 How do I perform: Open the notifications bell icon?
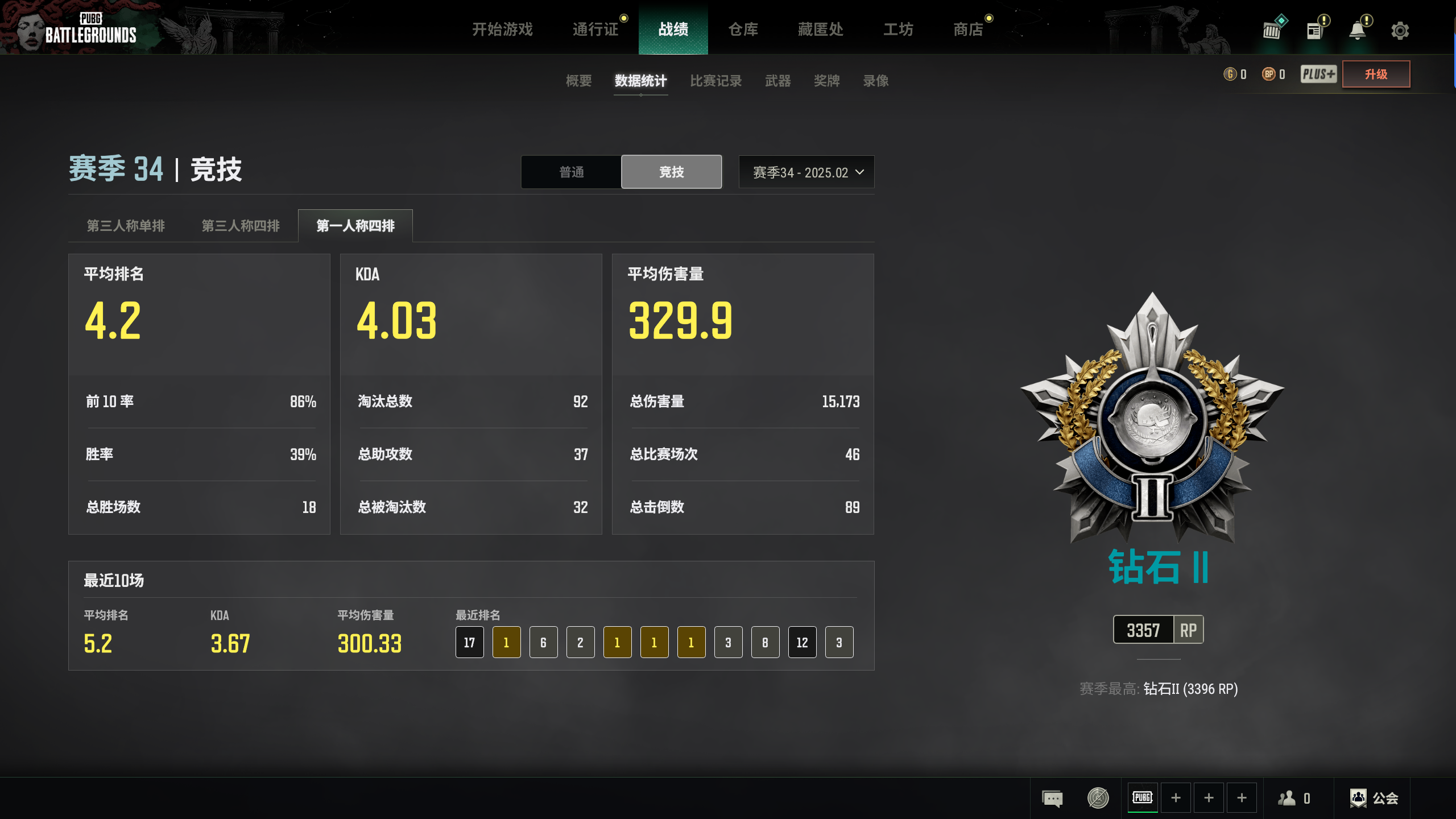point(1358,30)
